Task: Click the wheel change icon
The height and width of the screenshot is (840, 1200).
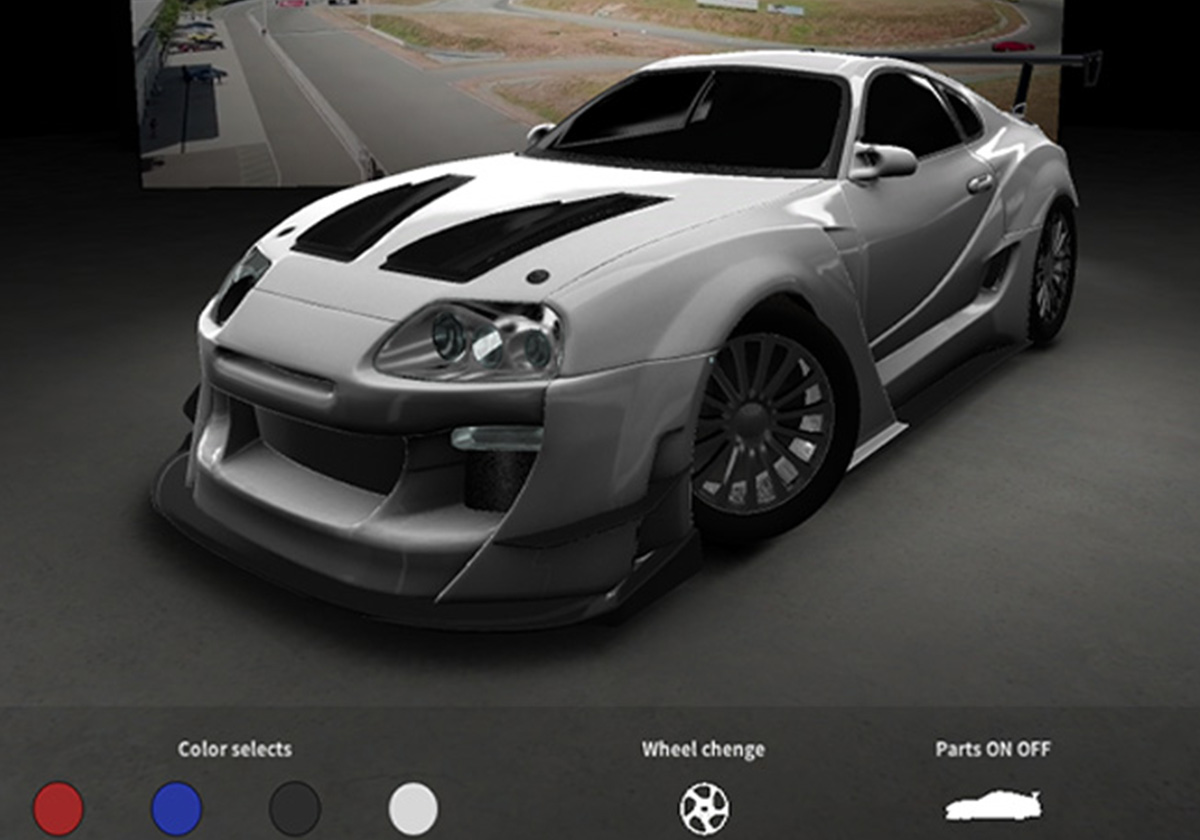Action: pyautogui.click(x=704, y=808)
